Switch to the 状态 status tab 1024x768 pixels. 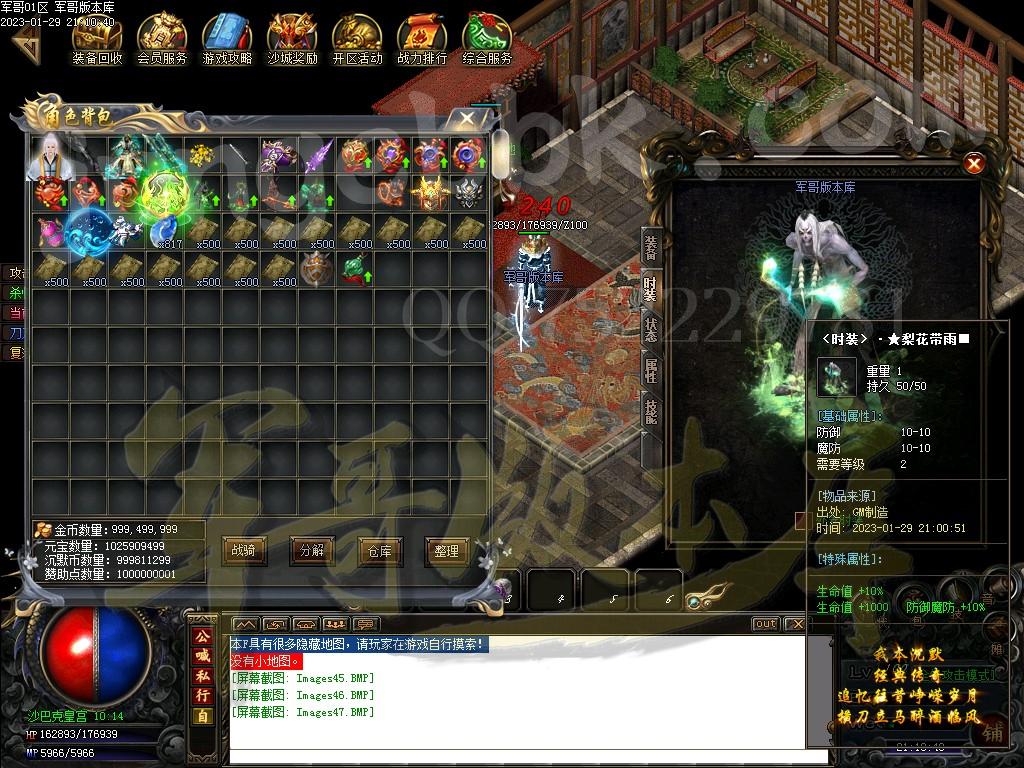651,329
